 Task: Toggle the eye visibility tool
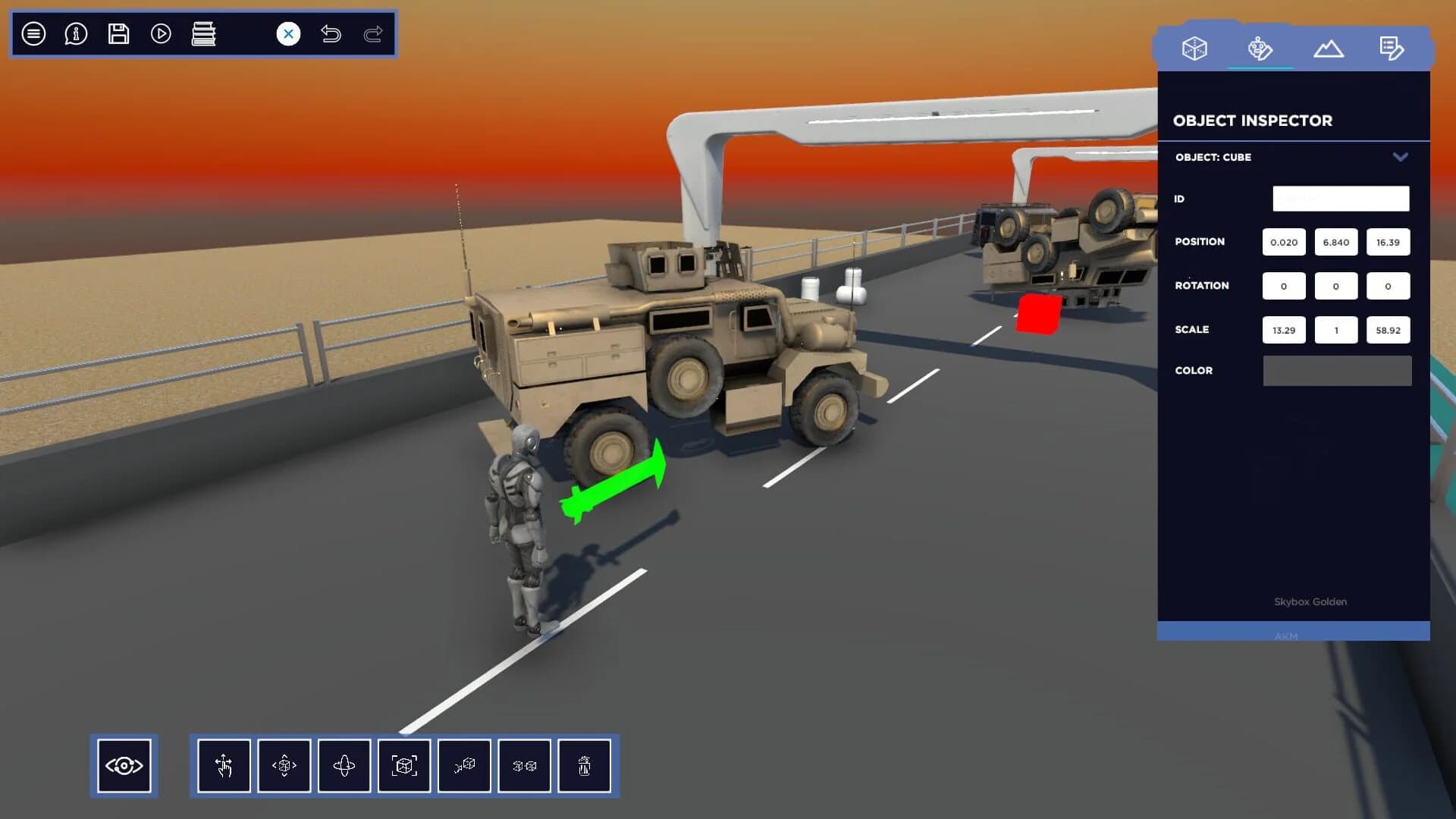(x=124, y=766)
